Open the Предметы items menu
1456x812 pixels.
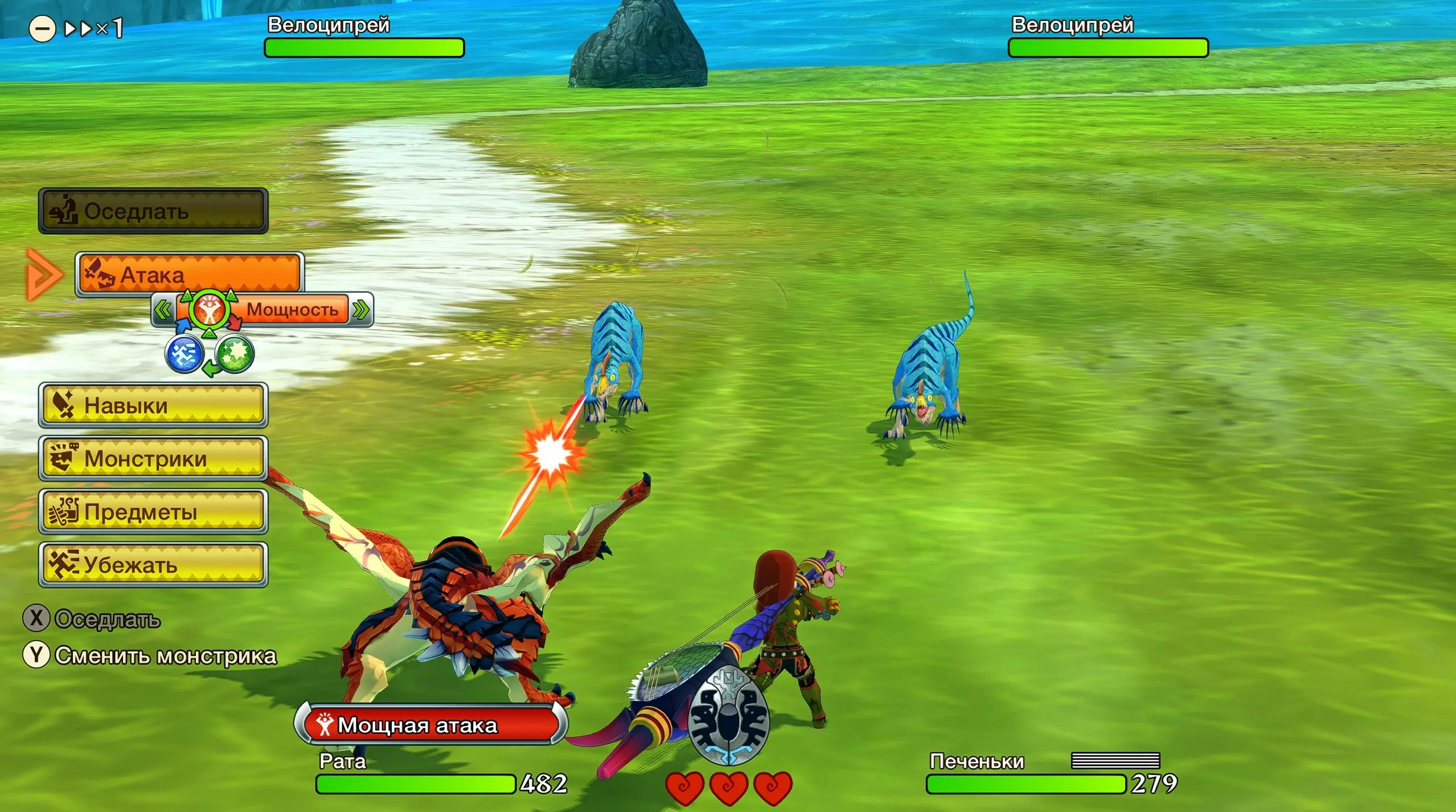click(x=153, y=511)
